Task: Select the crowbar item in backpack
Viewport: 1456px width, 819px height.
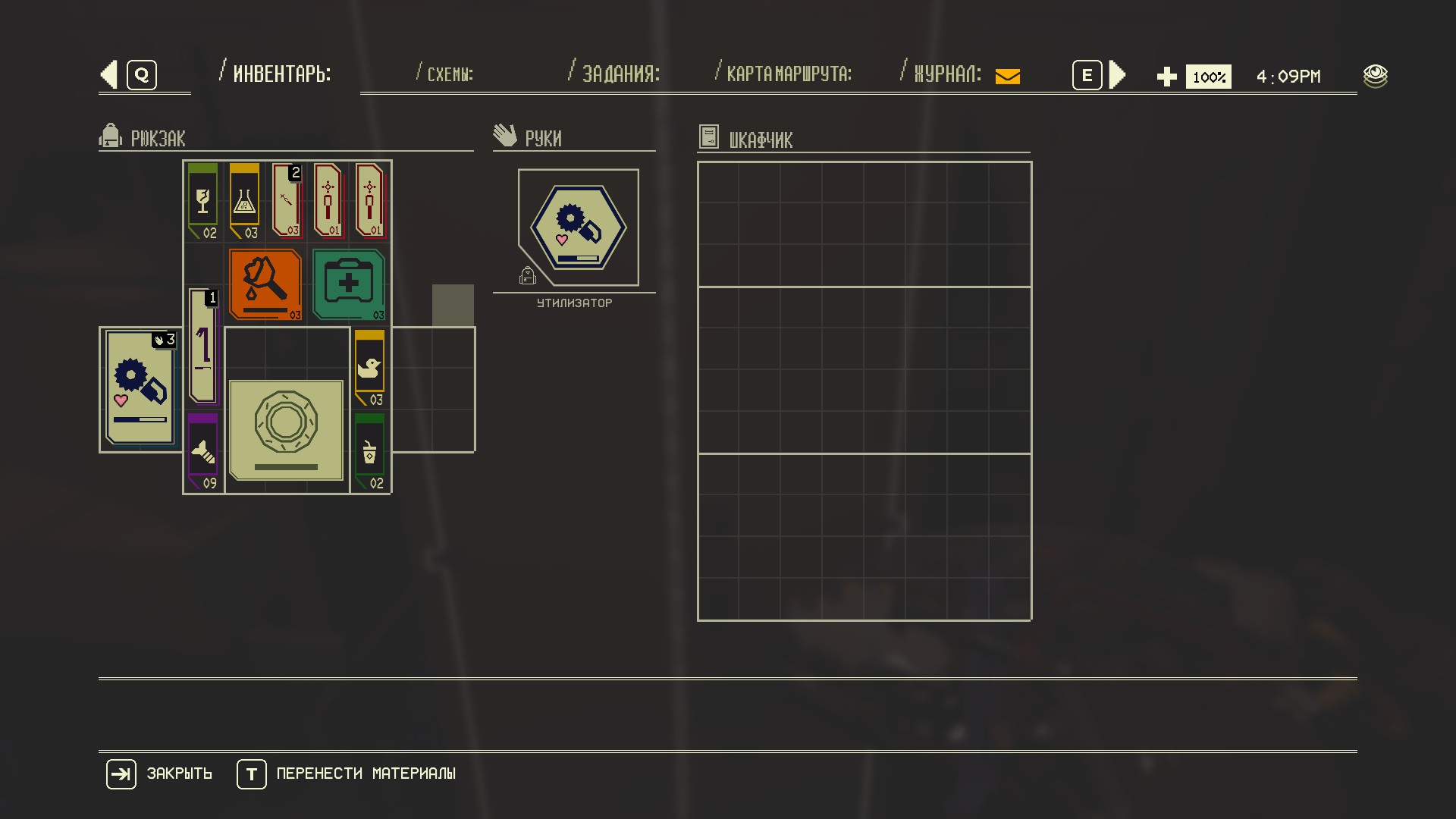Action: pos(202,347)
